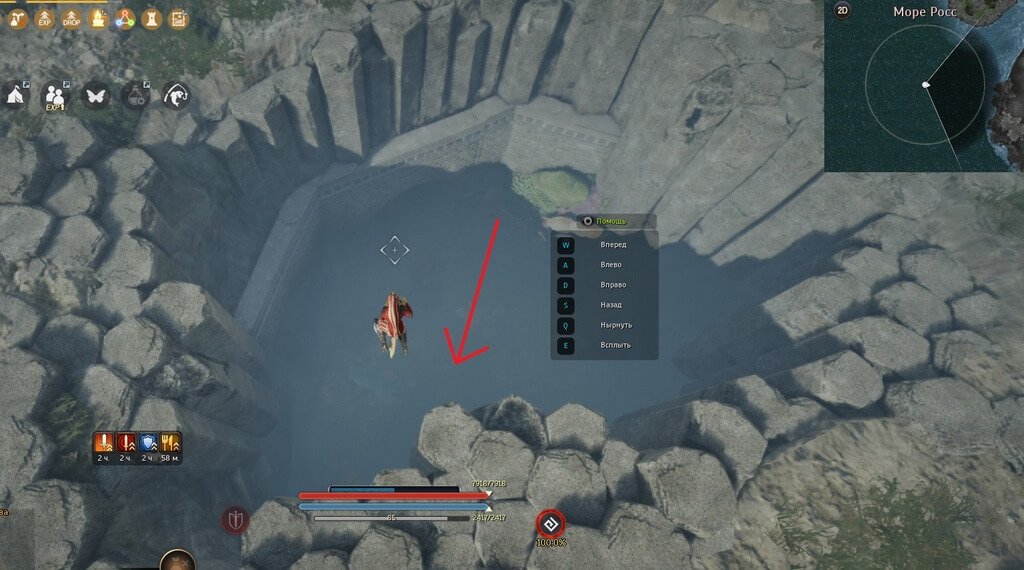The height and width of the screenshot is (570, 1024).
Task: Select the campfire buff icon
Action: coord(98,18)
